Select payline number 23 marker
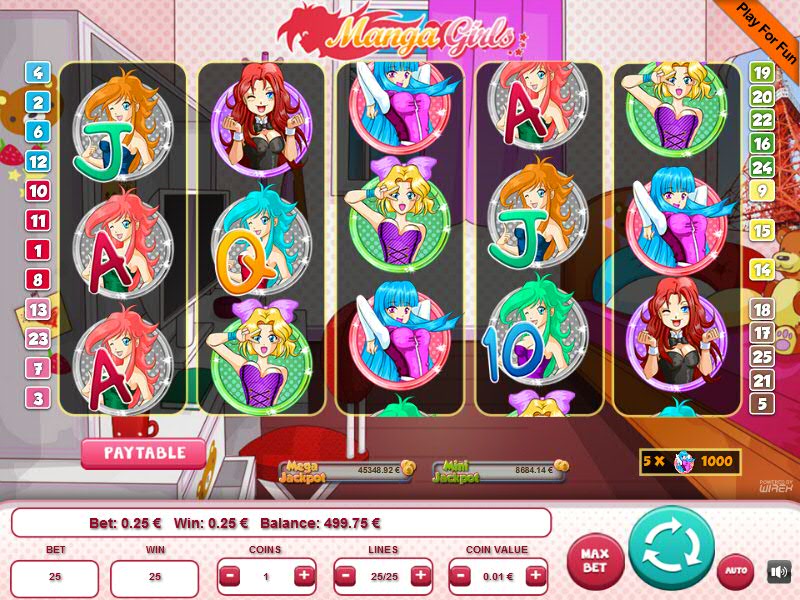 click(39, 339)
